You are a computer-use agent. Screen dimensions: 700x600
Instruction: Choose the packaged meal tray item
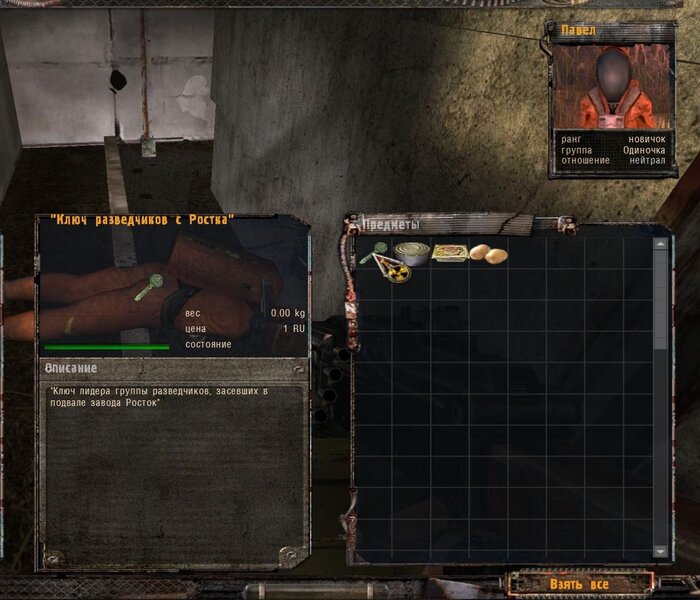(x=450, y=253)
